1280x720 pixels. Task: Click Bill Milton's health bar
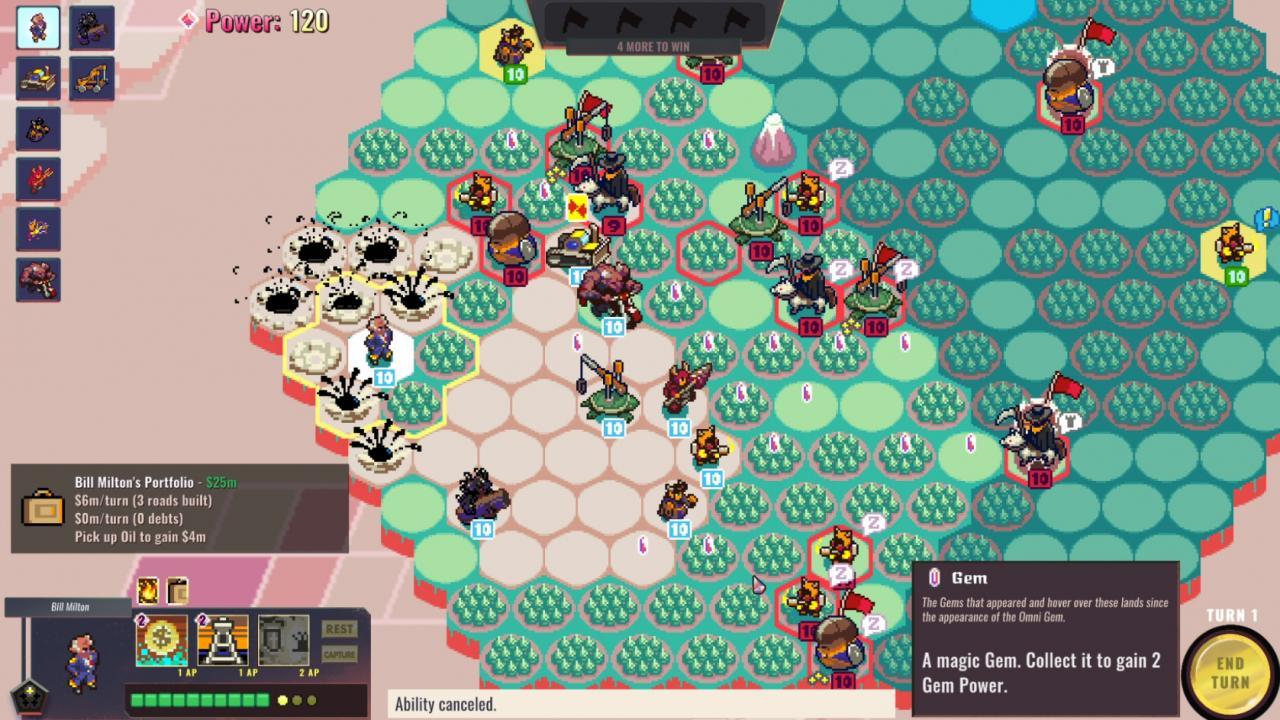click(x=200, y=698)
